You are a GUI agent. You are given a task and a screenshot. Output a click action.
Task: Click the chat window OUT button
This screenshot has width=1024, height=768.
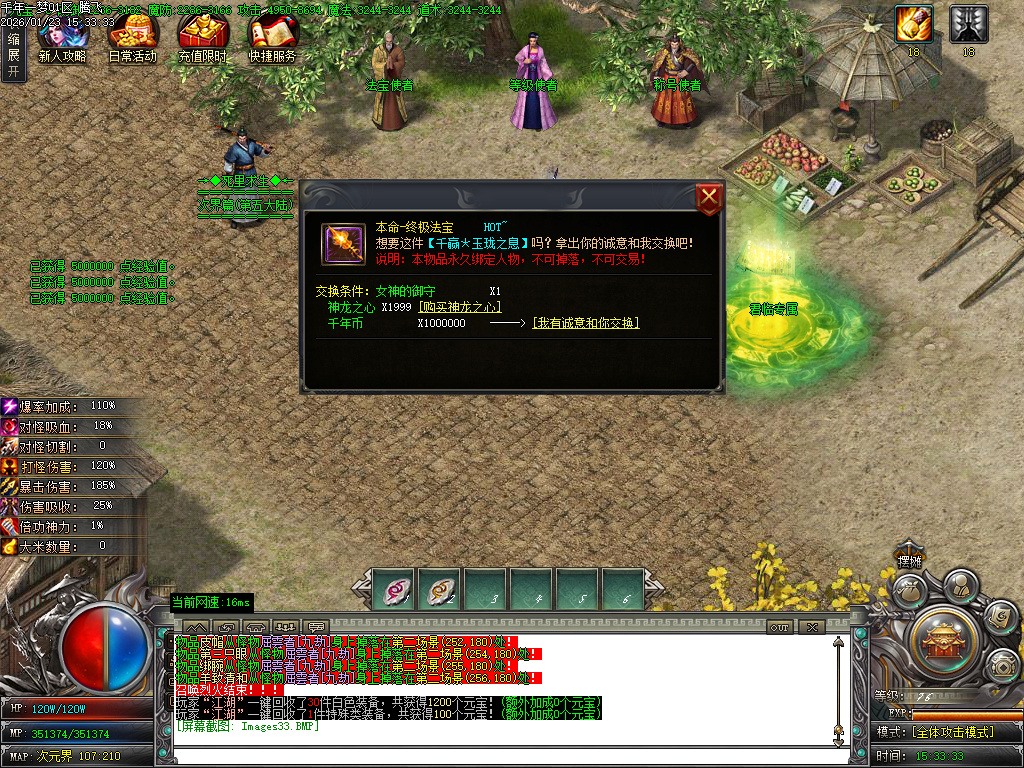(x=780, y=627)
